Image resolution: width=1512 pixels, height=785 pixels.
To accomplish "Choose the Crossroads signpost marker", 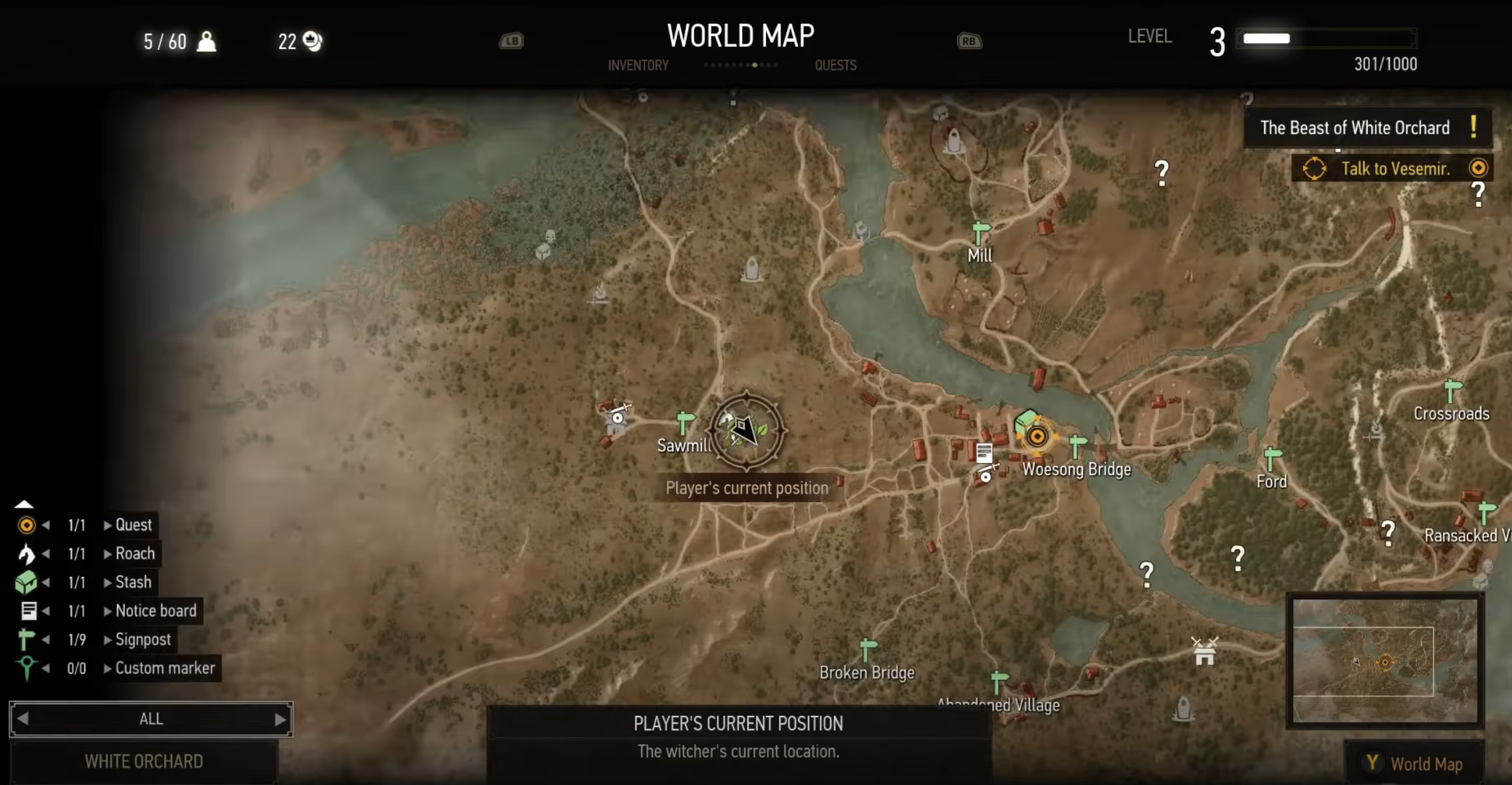I will [x=1452, y=390].
